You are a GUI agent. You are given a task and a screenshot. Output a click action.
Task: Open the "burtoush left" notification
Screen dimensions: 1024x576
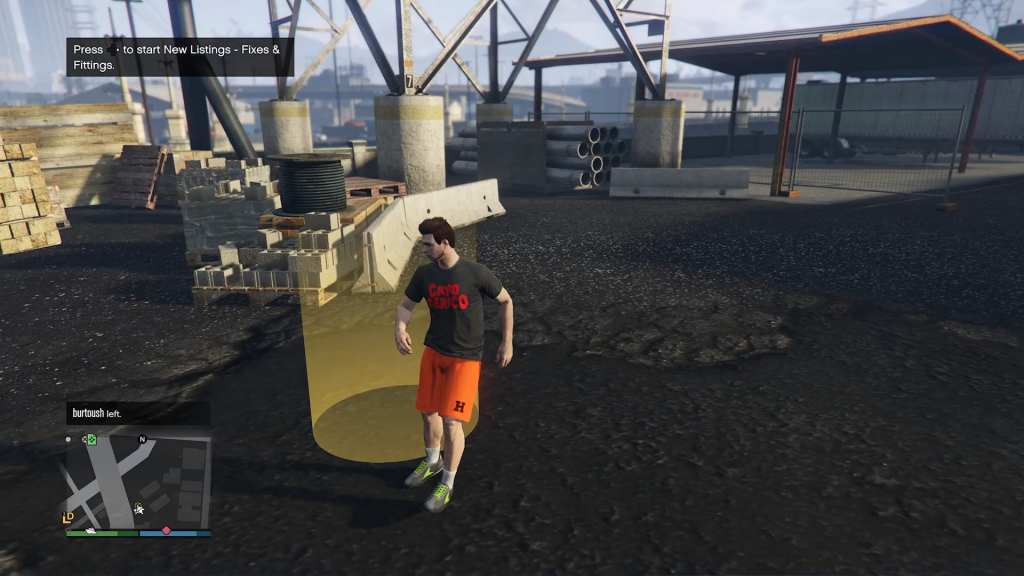pyautogui.click(x=137, y=412)
